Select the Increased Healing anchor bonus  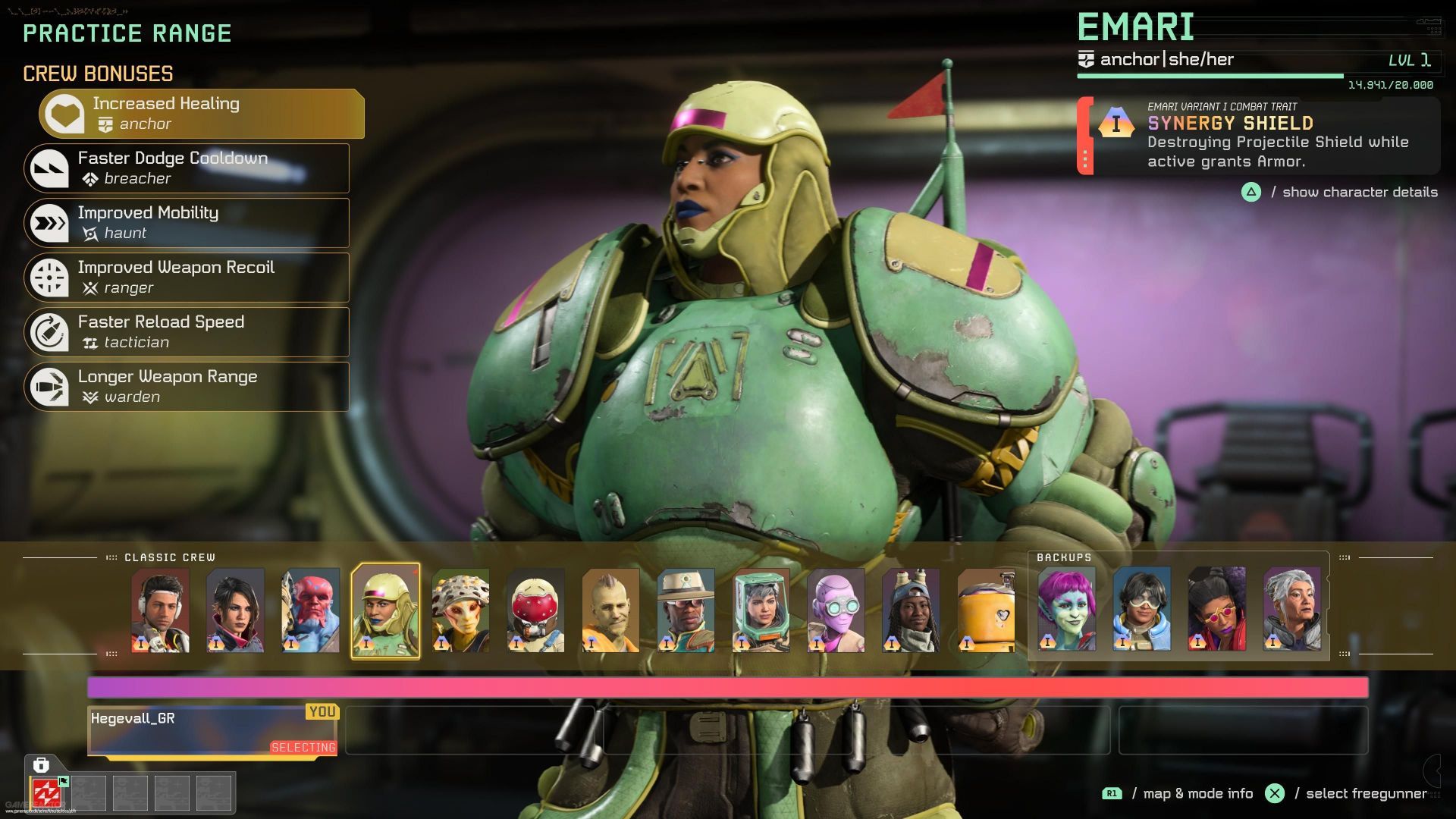202,114
